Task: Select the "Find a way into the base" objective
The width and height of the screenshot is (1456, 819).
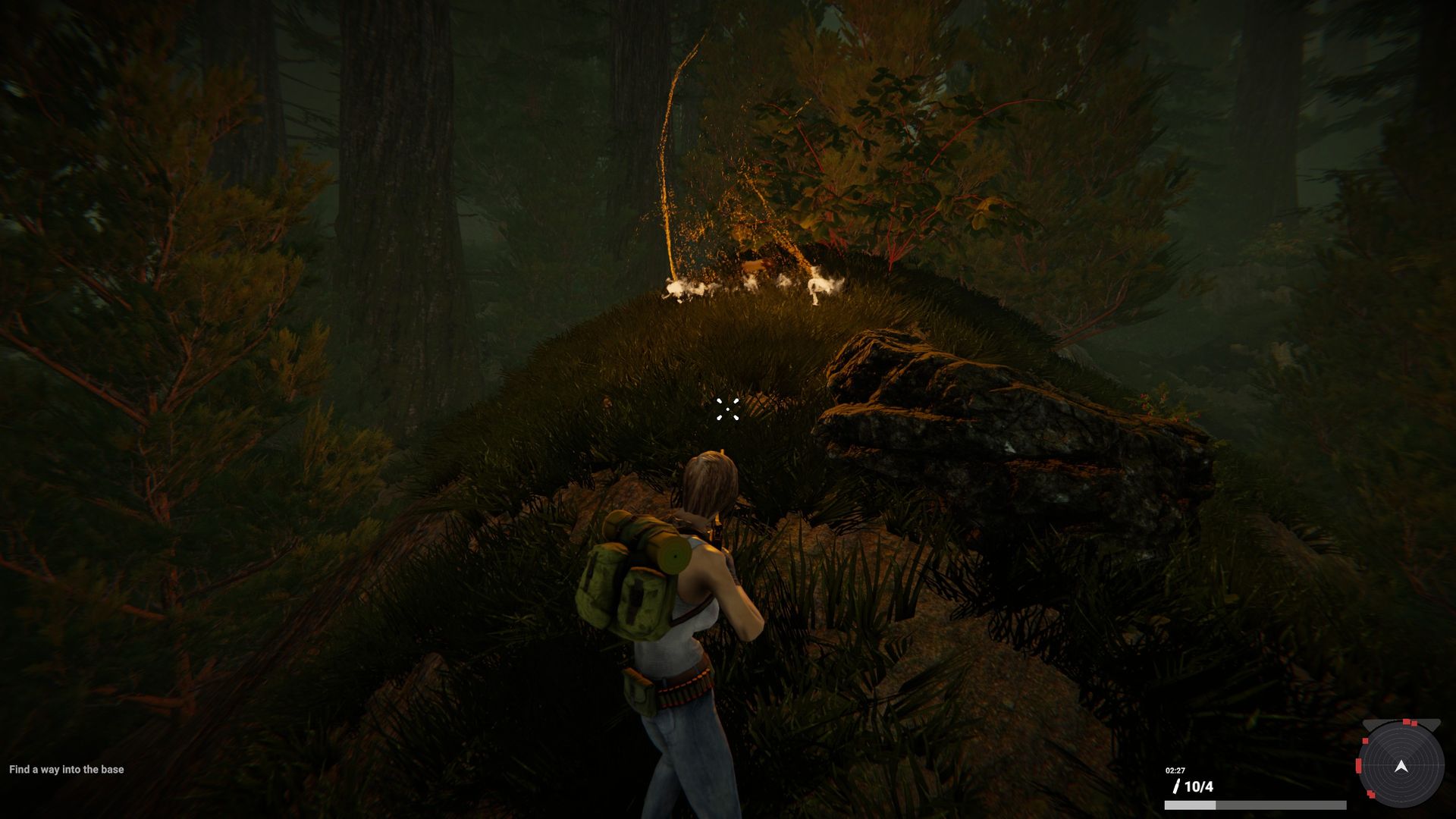Action: (x=67, y=770)
